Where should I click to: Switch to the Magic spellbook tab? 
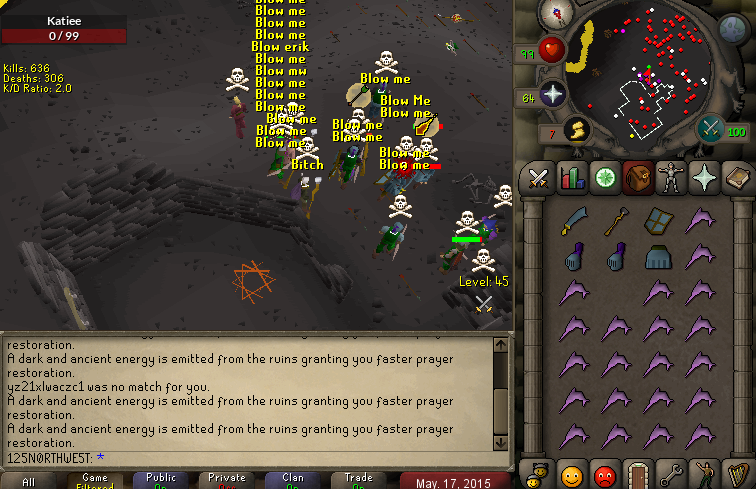click(x=736, y=178)
